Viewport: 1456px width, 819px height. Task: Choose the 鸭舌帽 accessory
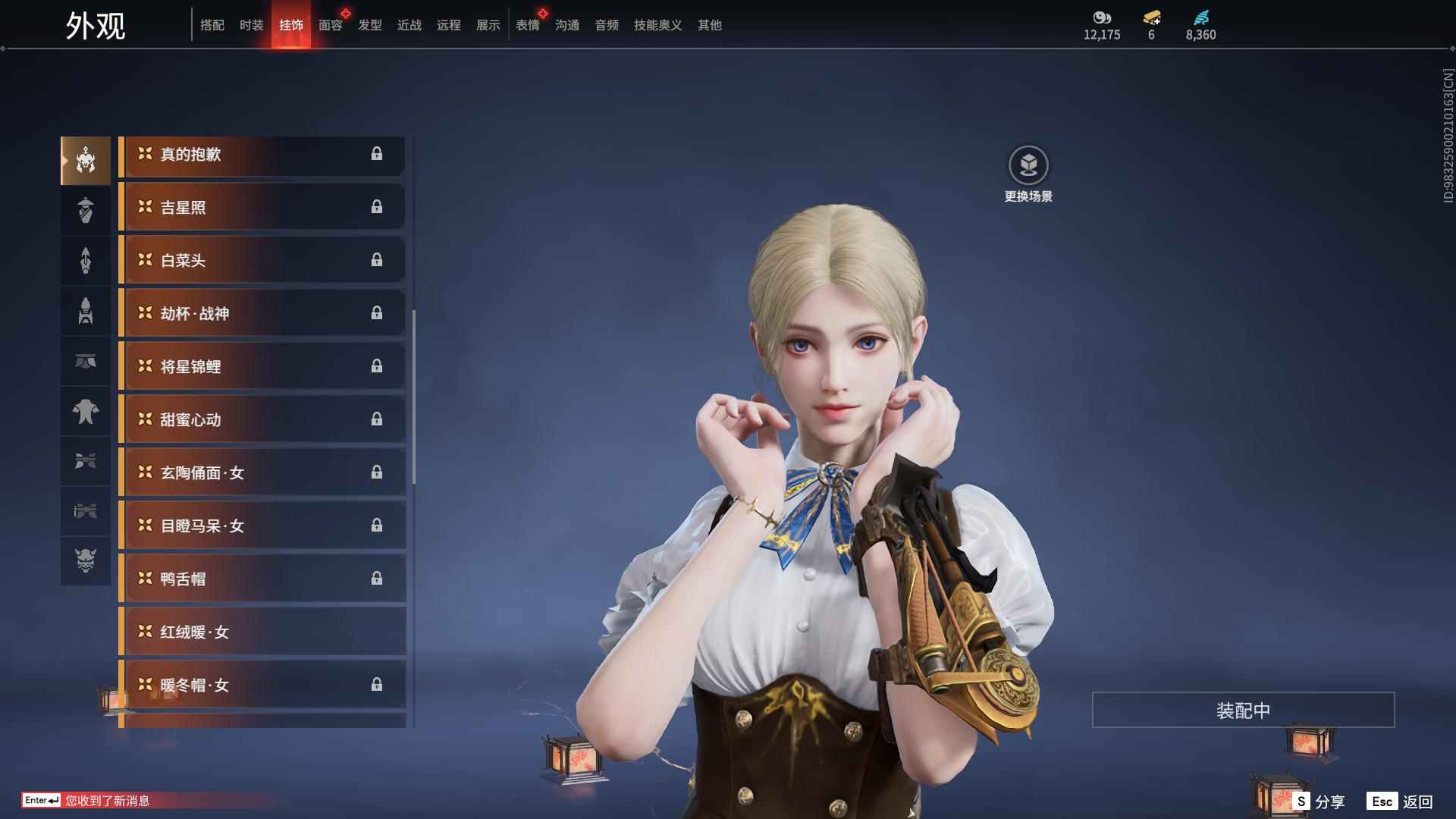point(262,579)
